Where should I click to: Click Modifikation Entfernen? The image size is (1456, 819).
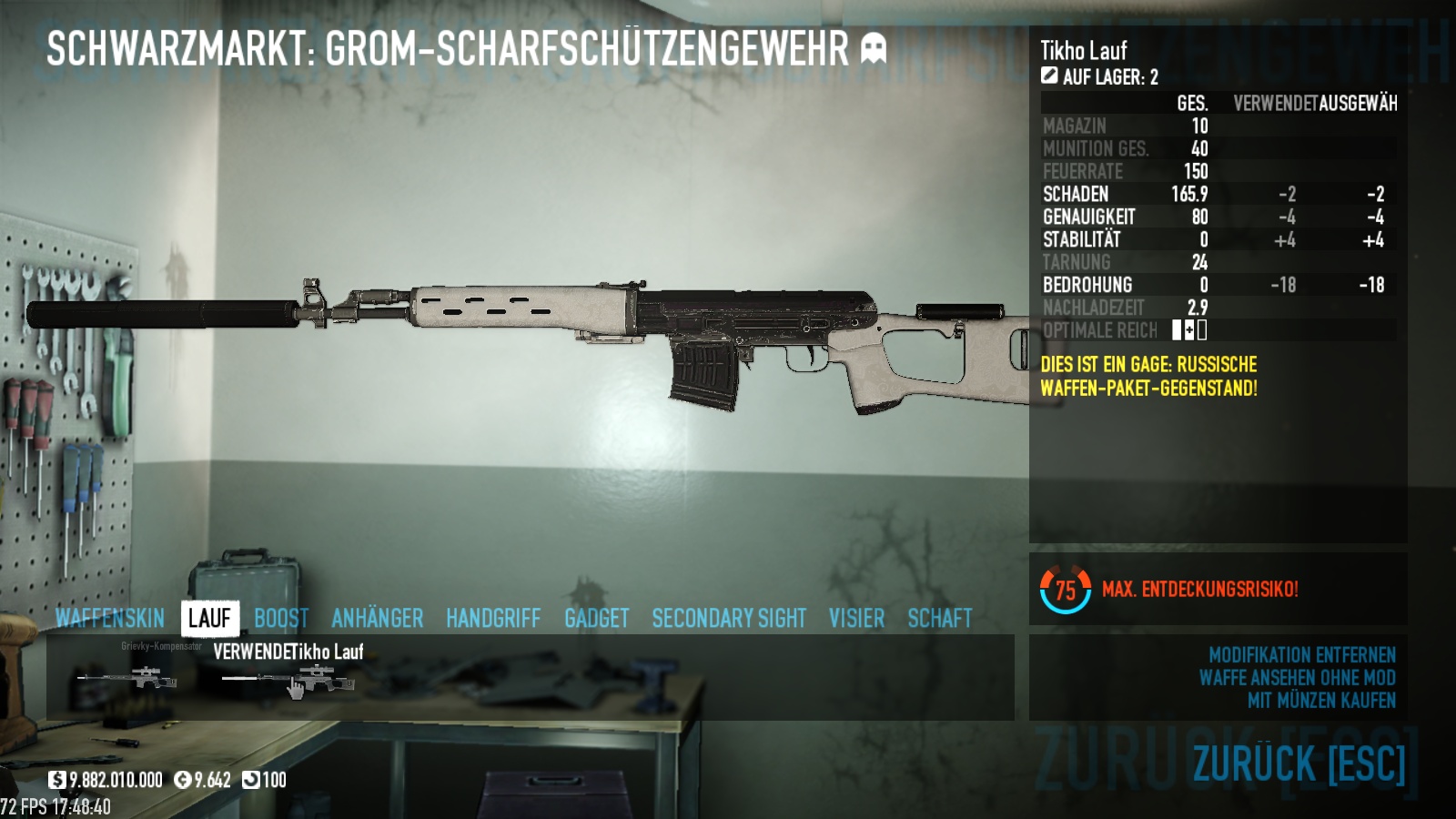tap(1301, 655)
